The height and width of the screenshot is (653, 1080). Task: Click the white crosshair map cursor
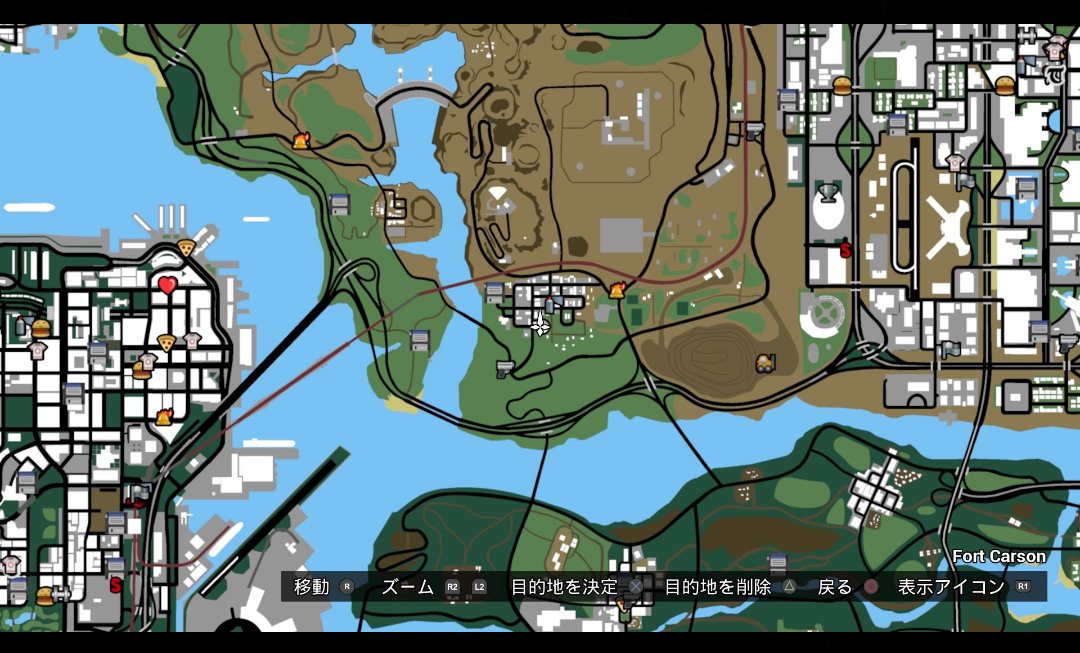[540, 325]
